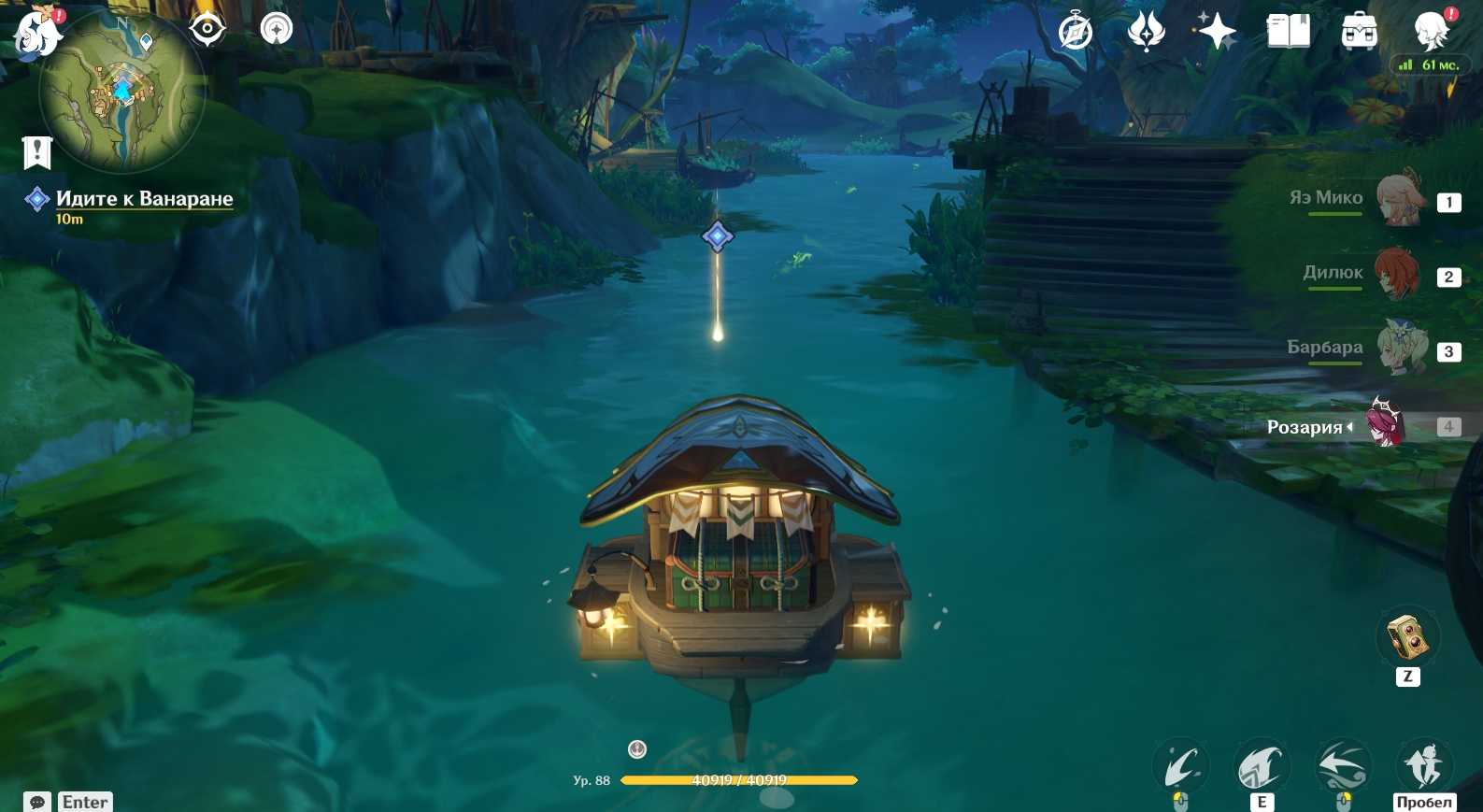Switch to party member Дилюк
Viewport: 1483px width, 812px height.
coord(1397,273)
